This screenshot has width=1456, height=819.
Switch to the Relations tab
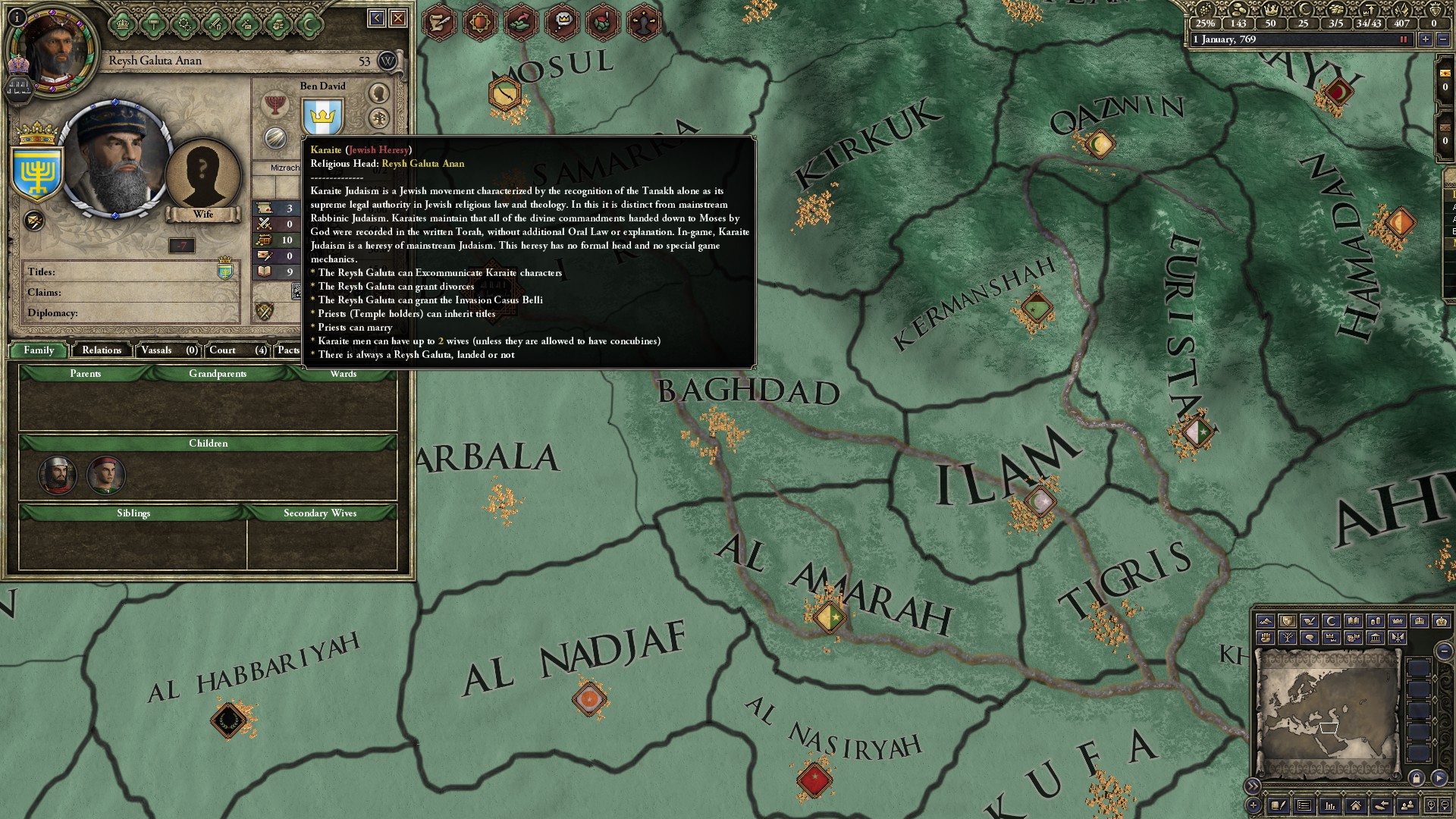click(102, 350)
